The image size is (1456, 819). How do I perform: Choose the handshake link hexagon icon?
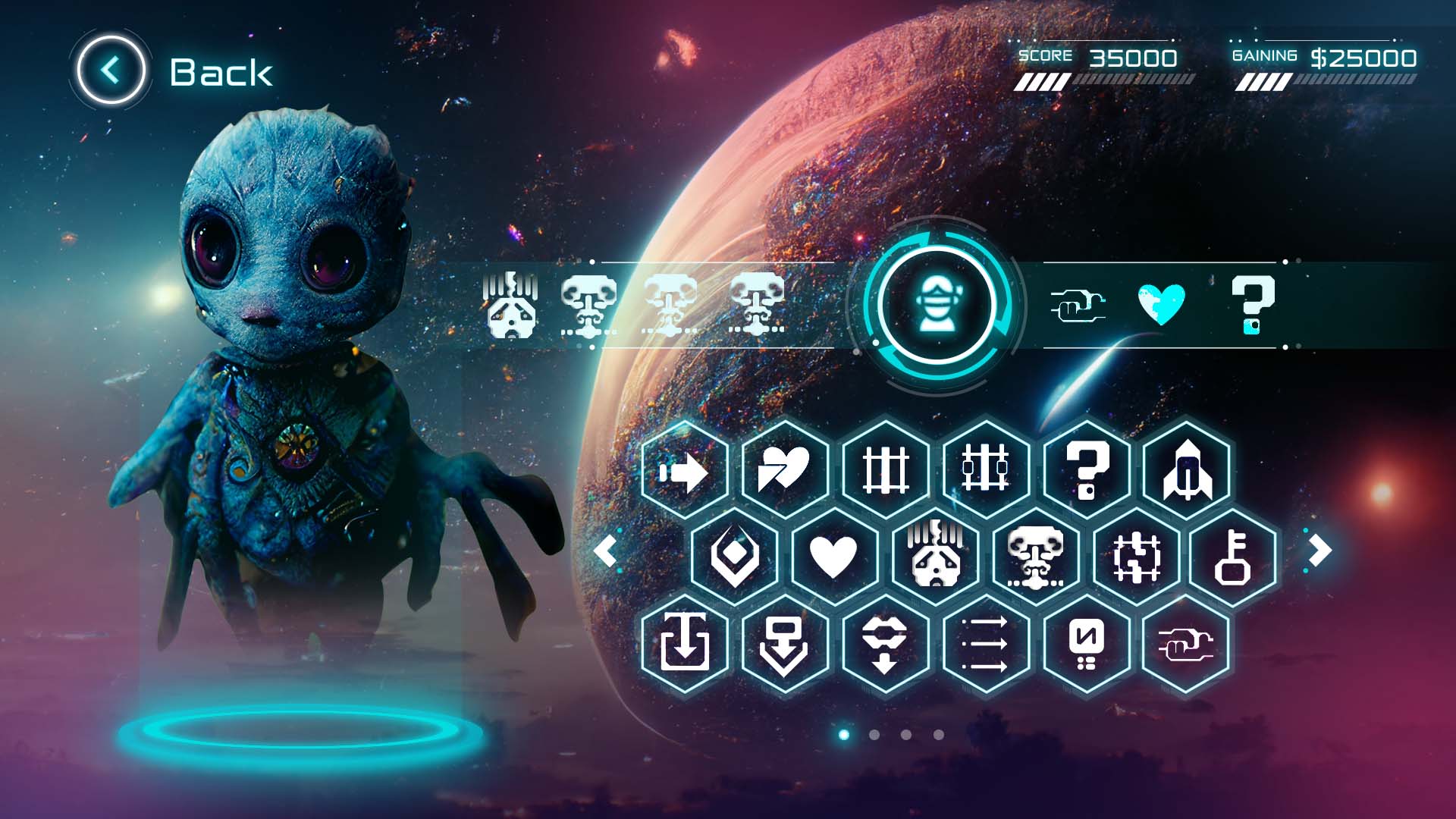(x=1185, y=645)
